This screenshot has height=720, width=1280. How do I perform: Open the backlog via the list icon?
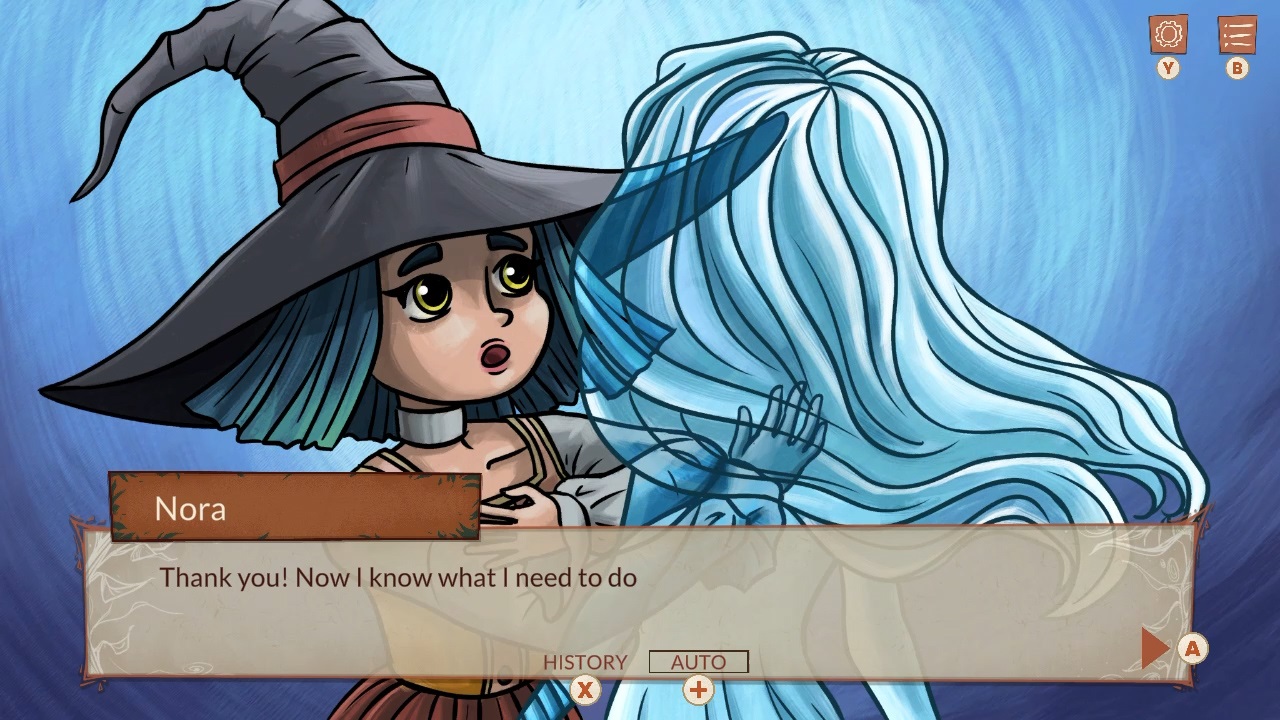tap(1236, 35)
